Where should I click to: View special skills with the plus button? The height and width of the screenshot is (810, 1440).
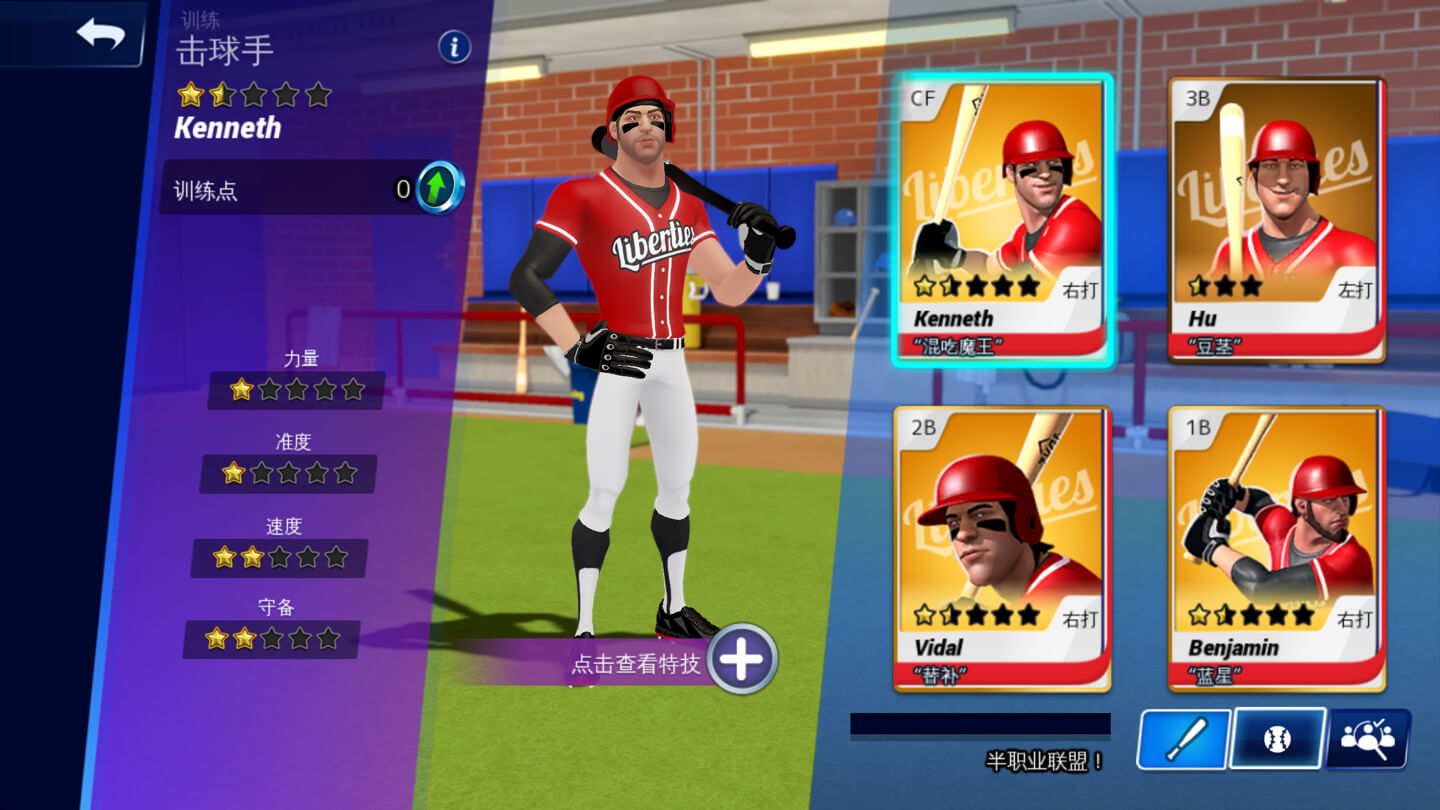click(x=741, y=659)
